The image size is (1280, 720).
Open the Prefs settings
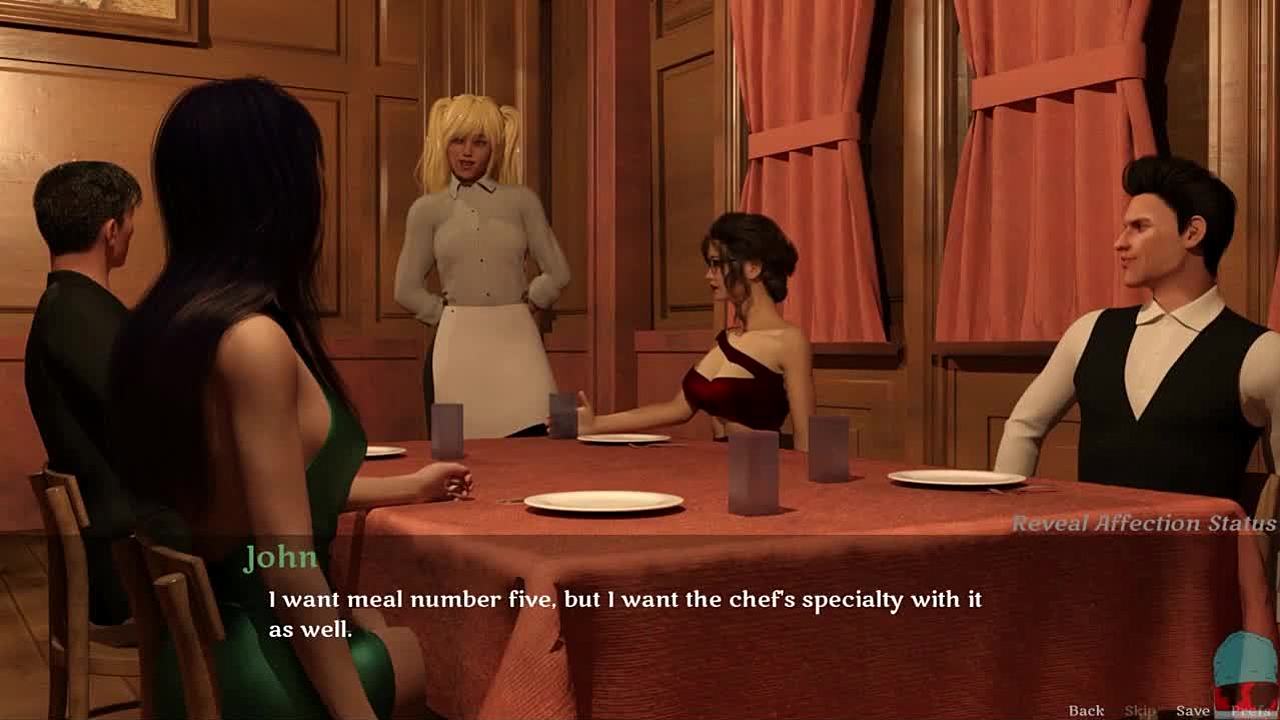[x=1251, y=711]
